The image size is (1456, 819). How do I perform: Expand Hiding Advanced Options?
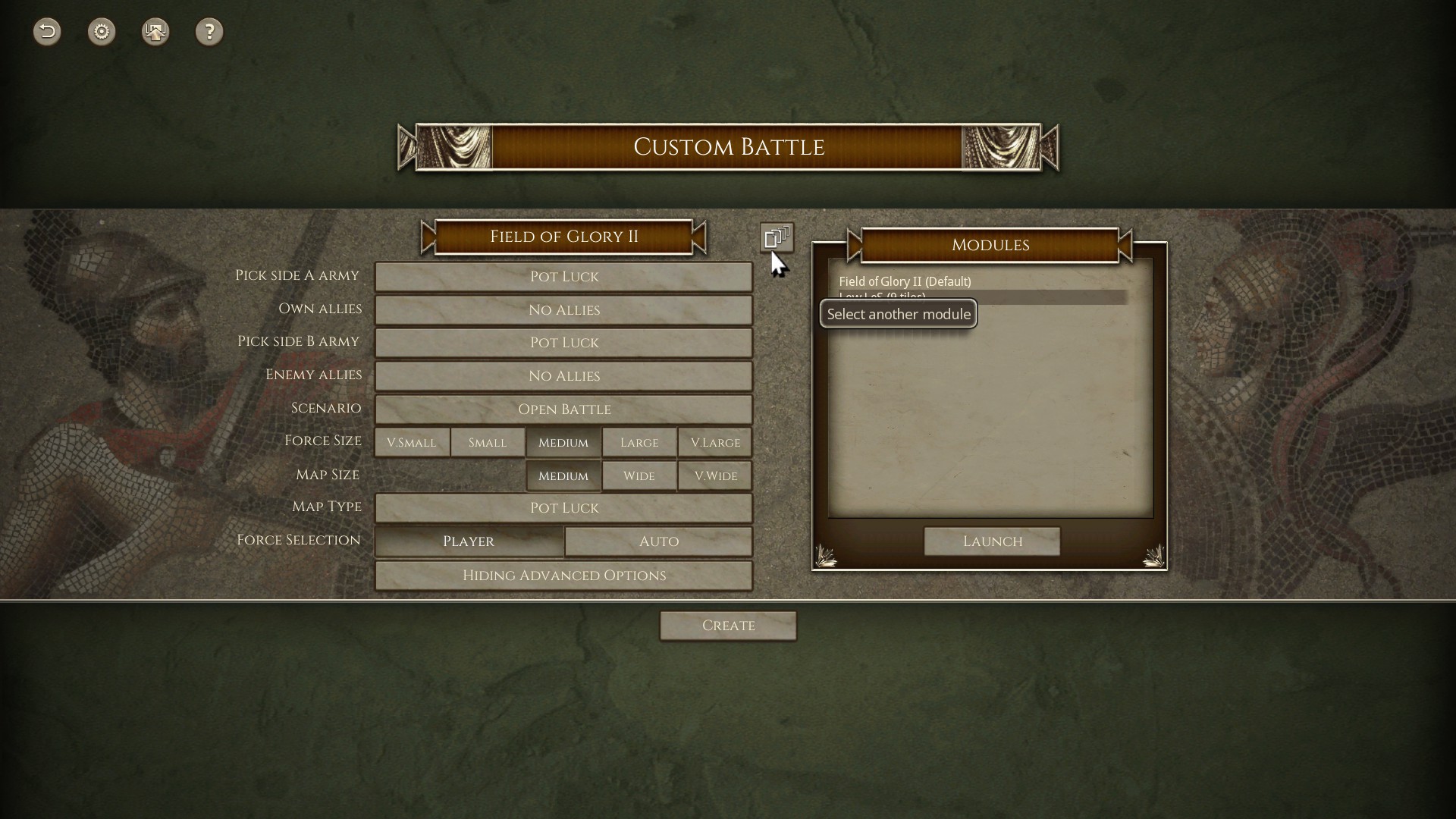click(x=563, y=576)
